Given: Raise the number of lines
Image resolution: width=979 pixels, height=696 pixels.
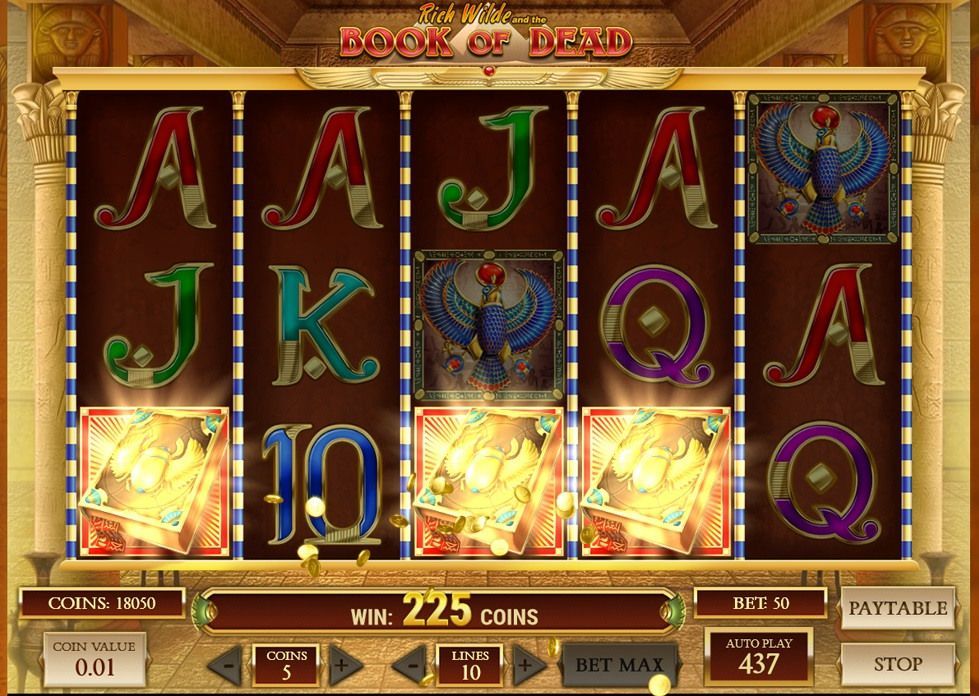Looking at the screenshot, I should pyautogui.click(x=529, y=665).
